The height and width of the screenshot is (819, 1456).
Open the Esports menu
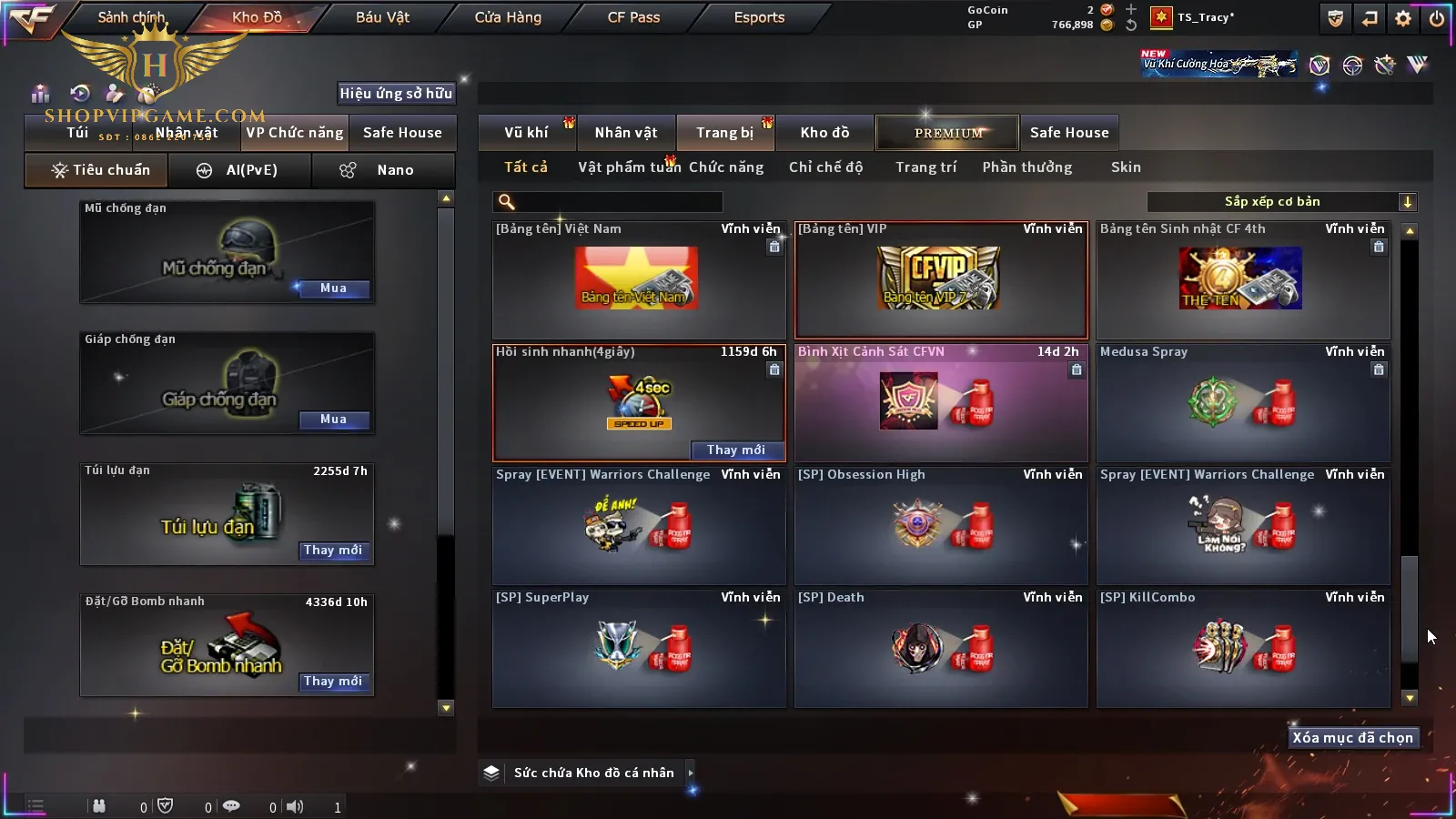(759, 17)
